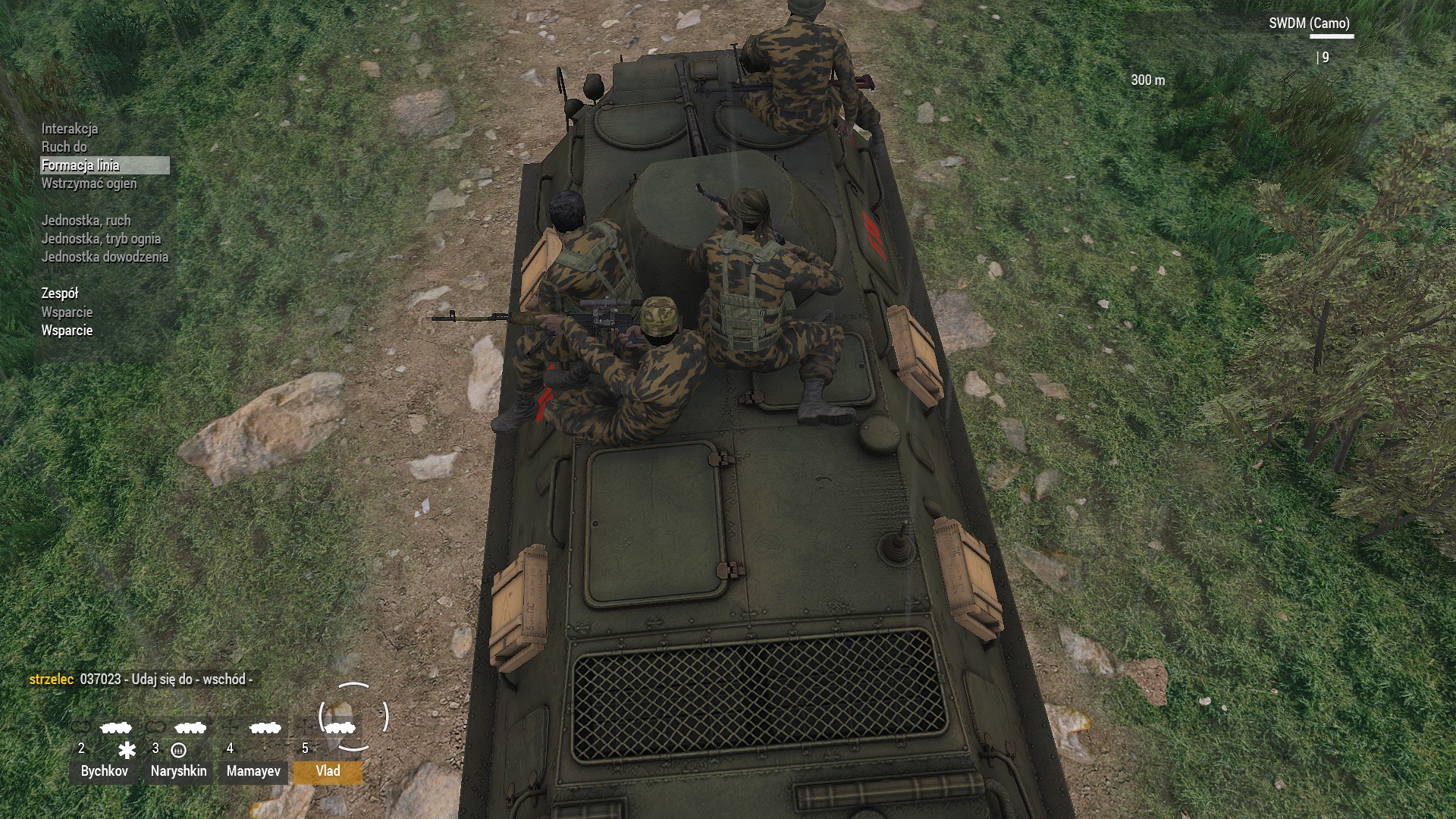
Task: Choose Jednostka dowodzenia entry
Action: click(105, 257)
